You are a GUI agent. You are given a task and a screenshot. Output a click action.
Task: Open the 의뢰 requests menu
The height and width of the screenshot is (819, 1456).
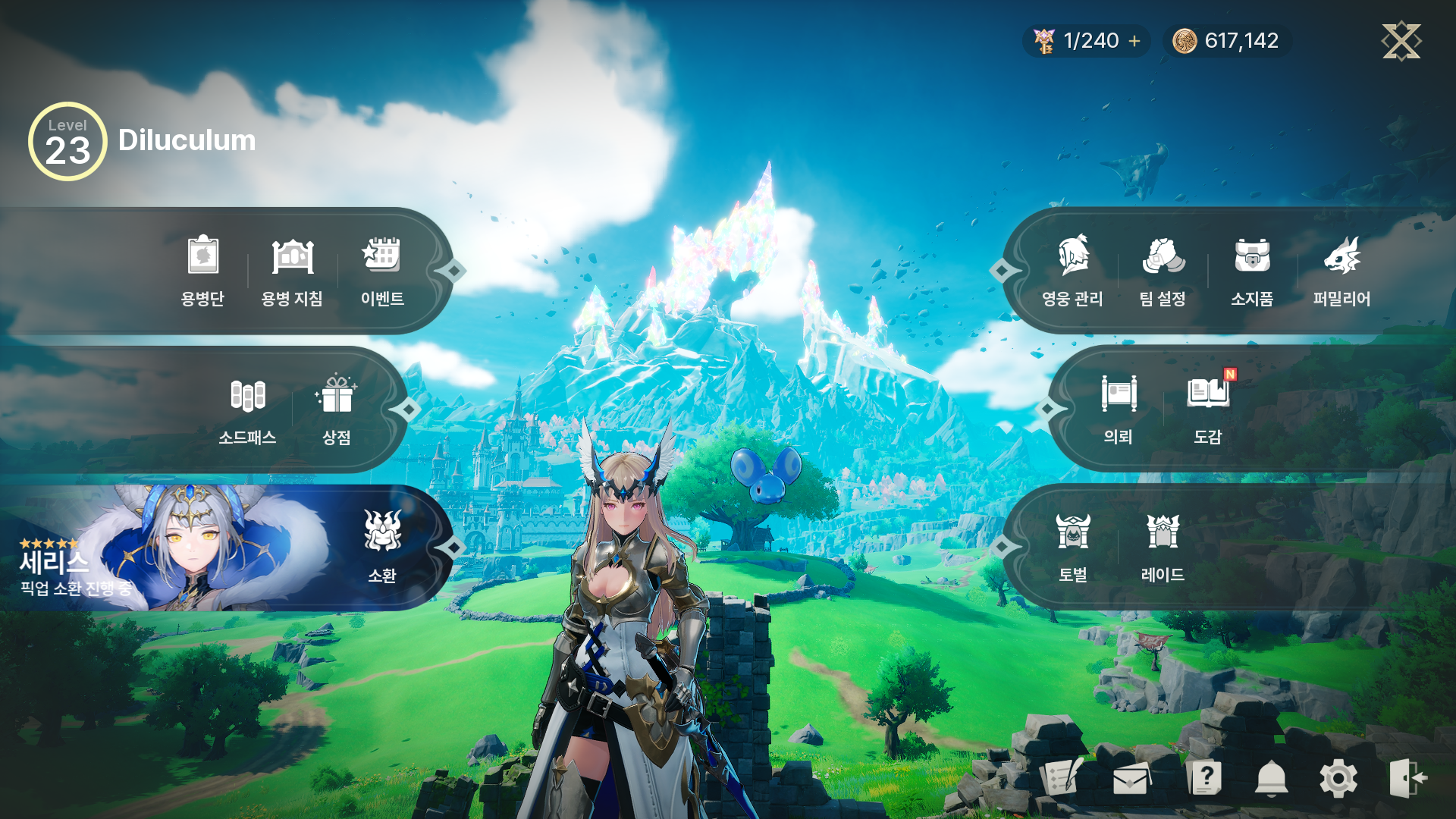click(x=1119, y=409)
